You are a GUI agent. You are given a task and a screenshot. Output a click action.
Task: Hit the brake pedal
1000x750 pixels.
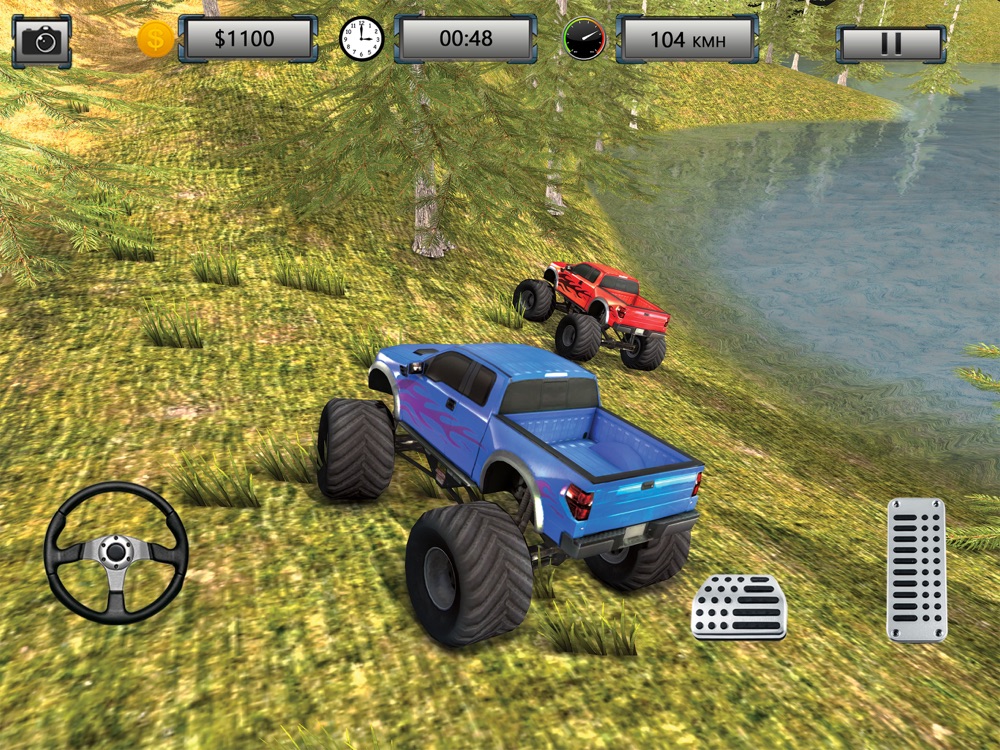[739, 607]
